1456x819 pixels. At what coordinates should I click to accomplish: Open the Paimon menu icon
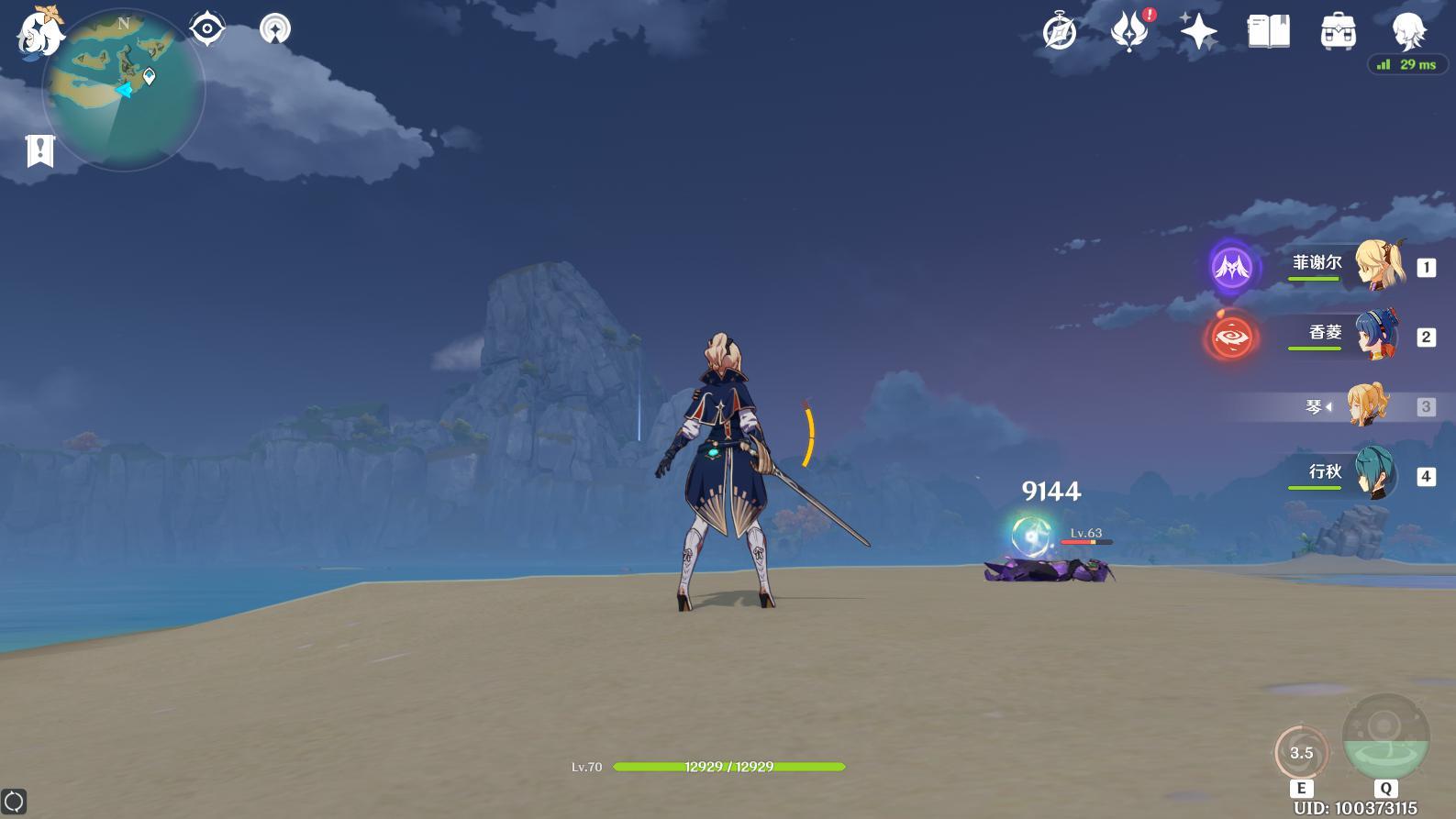(39, 33)
